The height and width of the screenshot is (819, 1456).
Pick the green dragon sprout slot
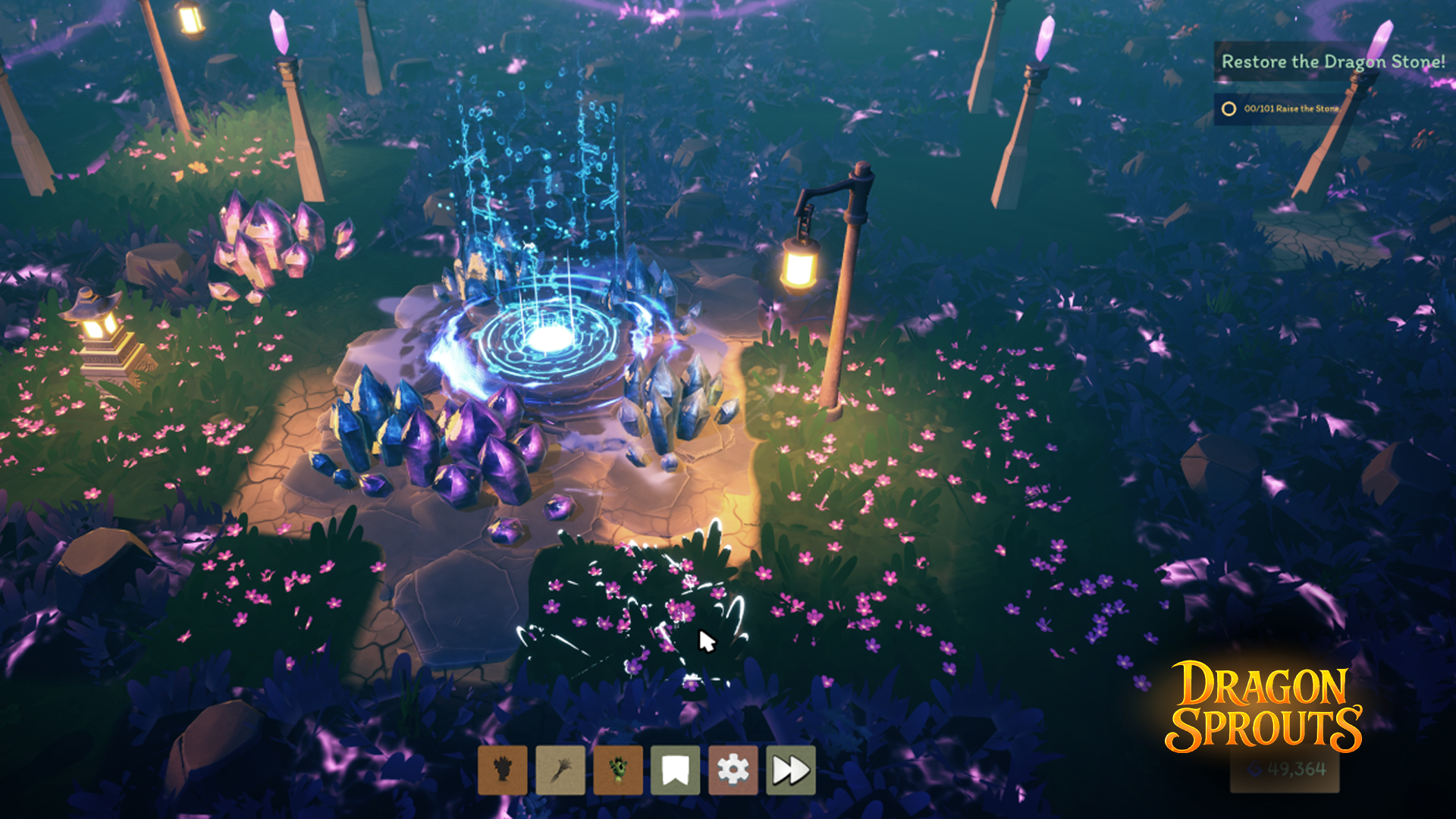(617, 770)
